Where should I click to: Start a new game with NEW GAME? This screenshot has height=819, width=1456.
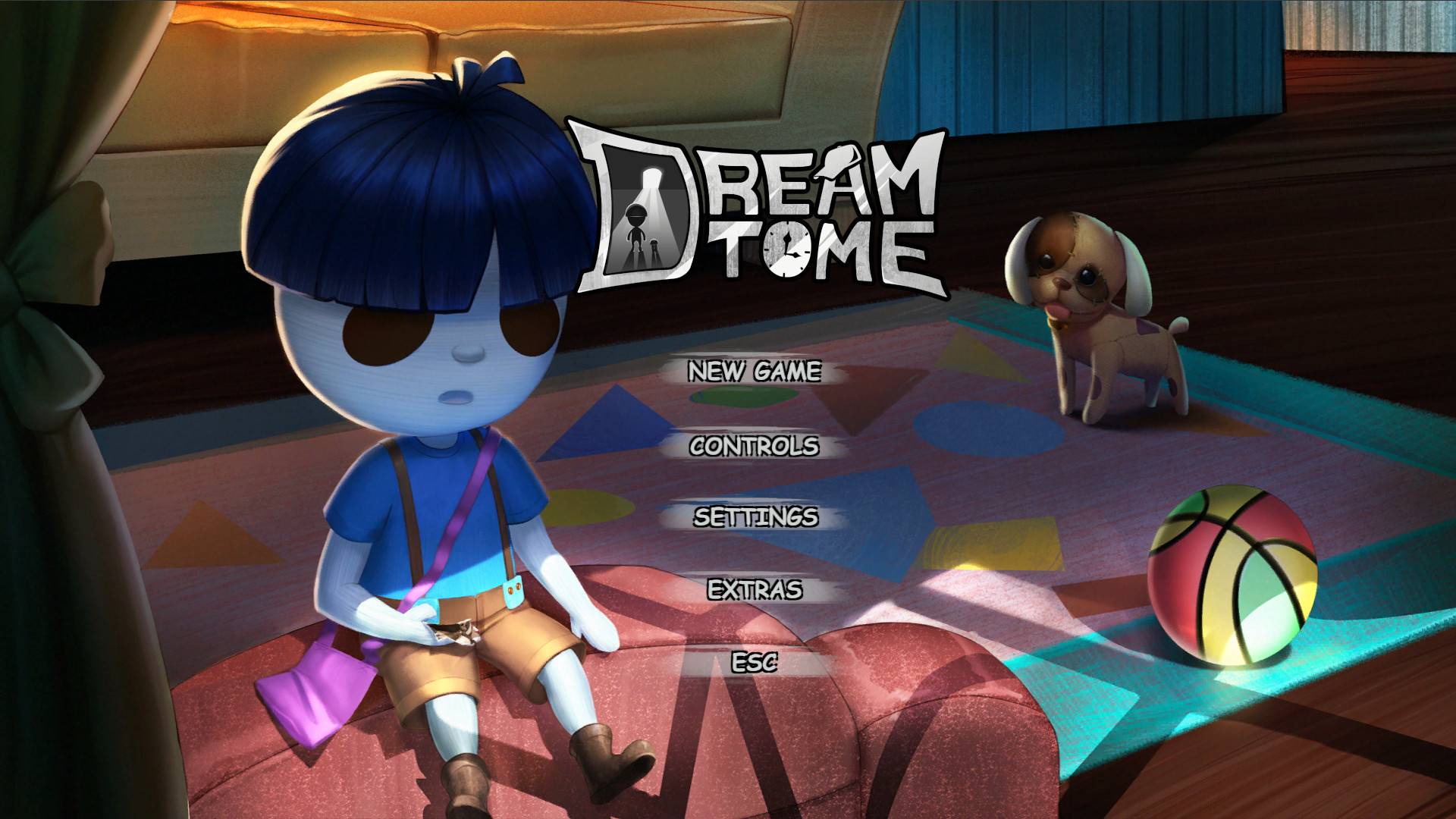pyautogui.click(x=755, y=371)
